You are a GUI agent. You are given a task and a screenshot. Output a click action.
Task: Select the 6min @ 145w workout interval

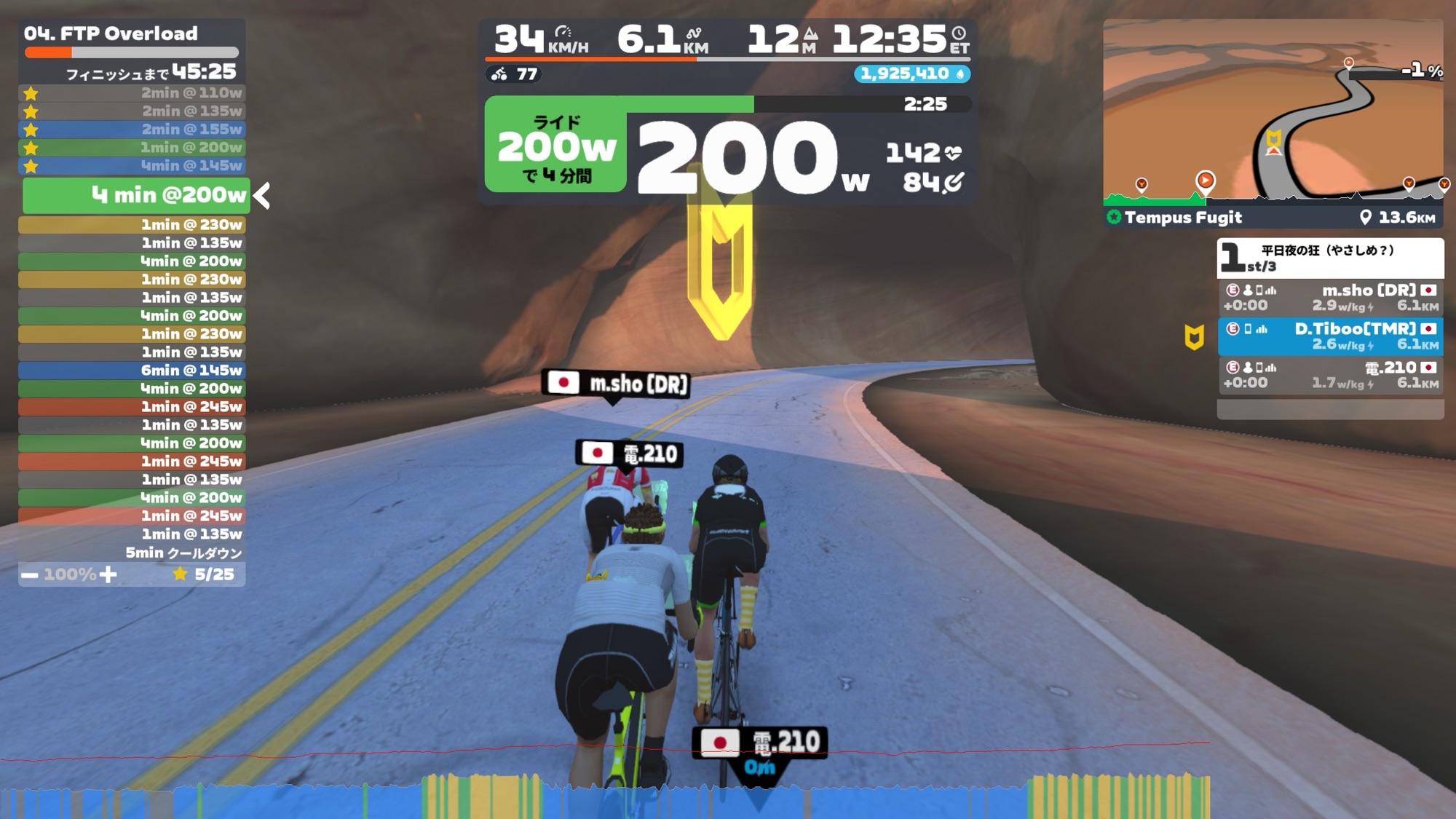click(x=131, y=371)
